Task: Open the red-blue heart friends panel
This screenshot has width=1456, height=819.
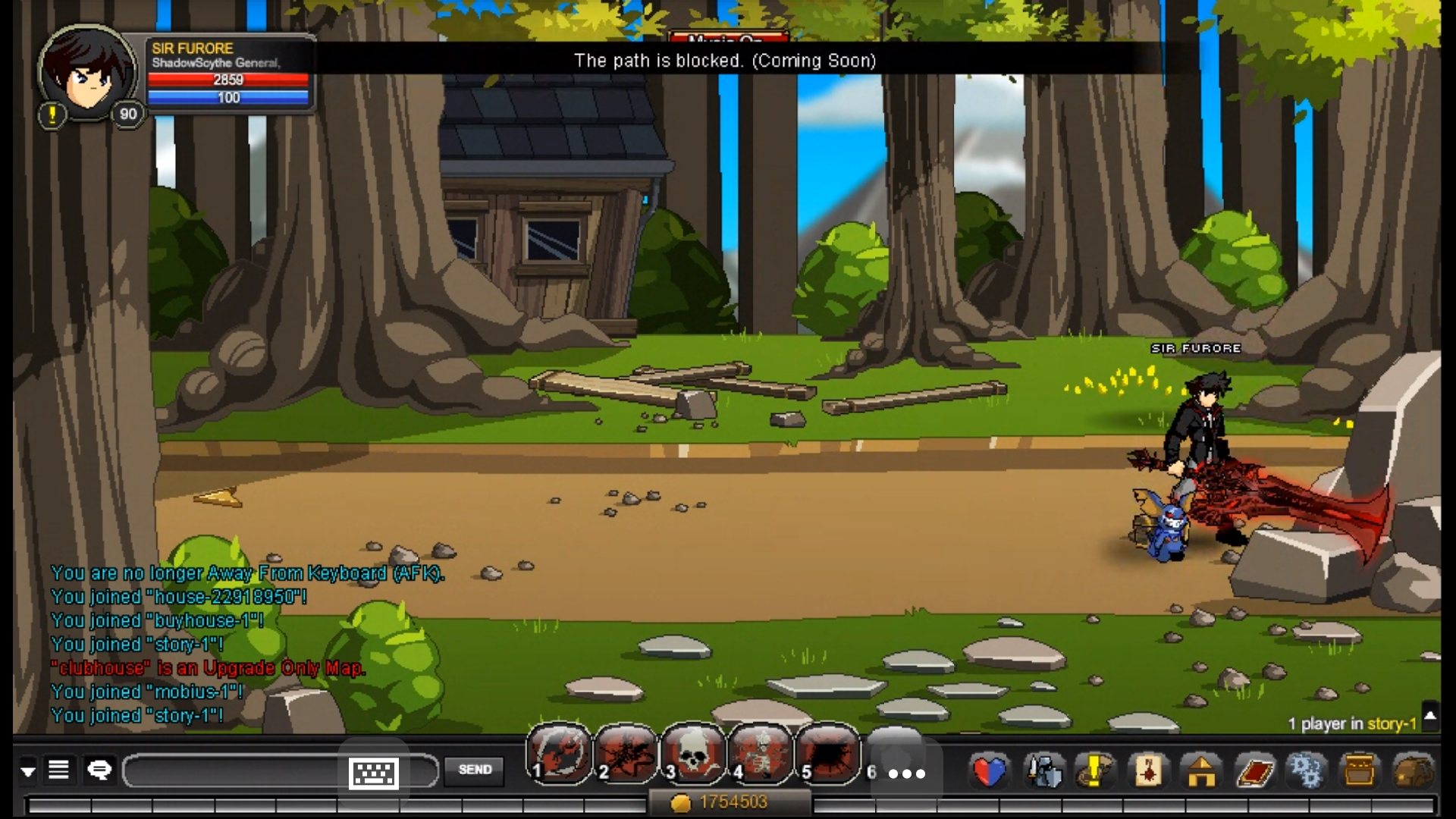Action: pos(990,772)
